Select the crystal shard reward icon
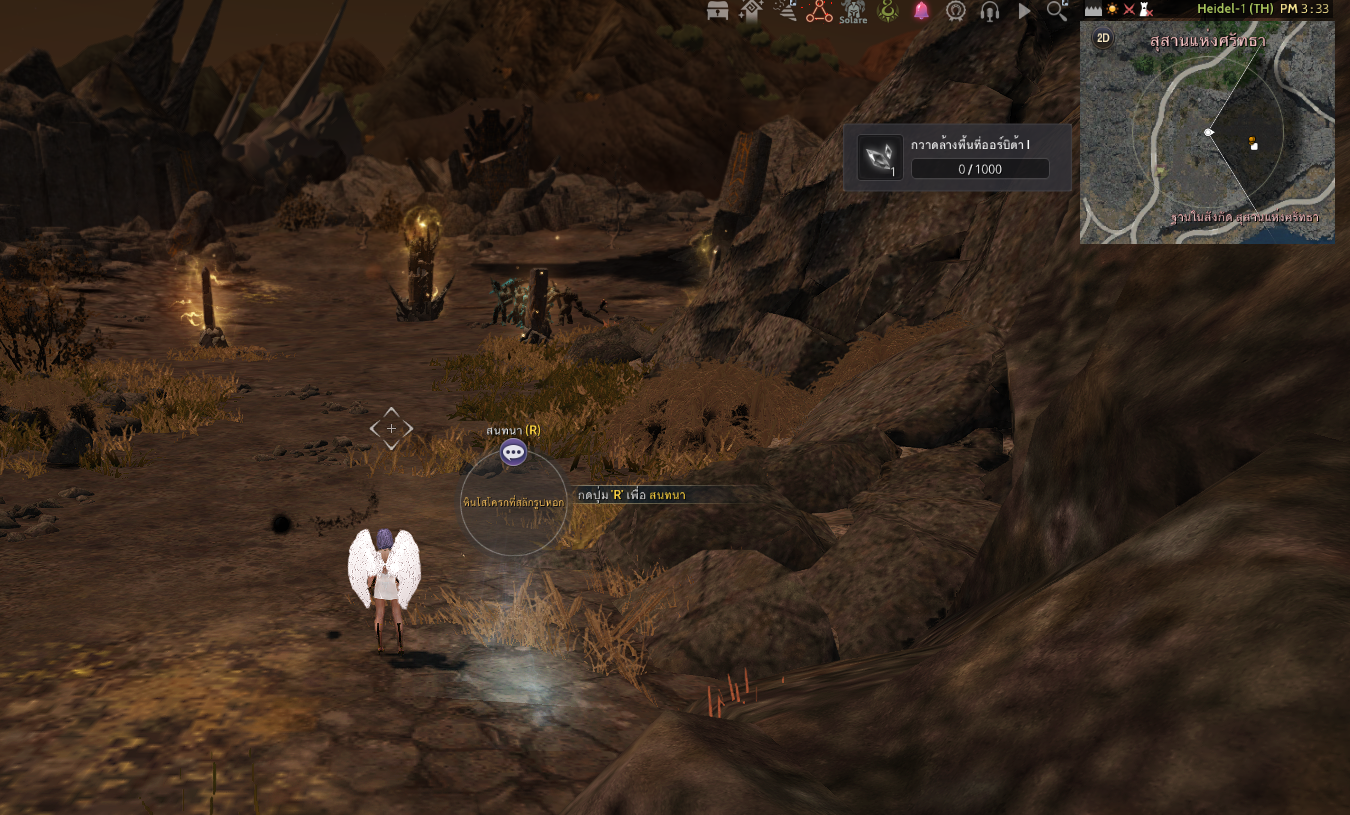The width and height of the screenshot is (1350, 815). (880, 158)
